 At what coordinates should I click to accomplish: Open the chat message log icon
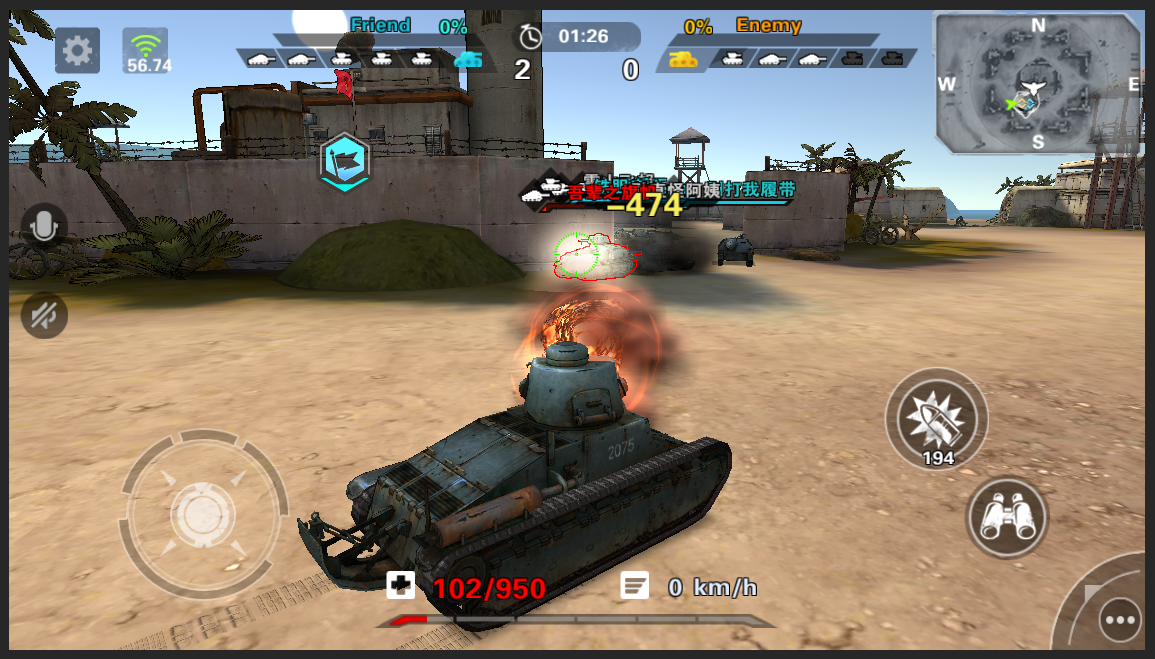634,586
